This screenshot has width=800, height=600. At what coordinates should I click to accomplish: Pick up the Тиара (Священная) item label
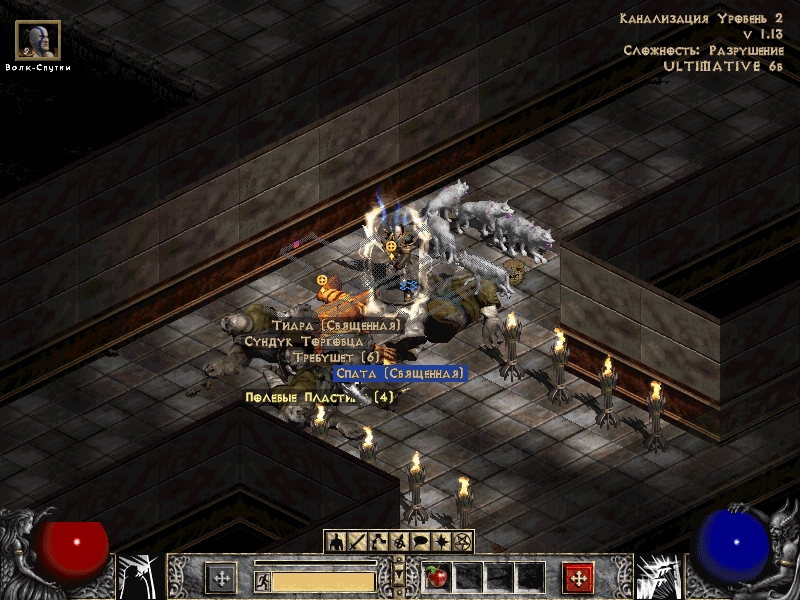(336, 325)
